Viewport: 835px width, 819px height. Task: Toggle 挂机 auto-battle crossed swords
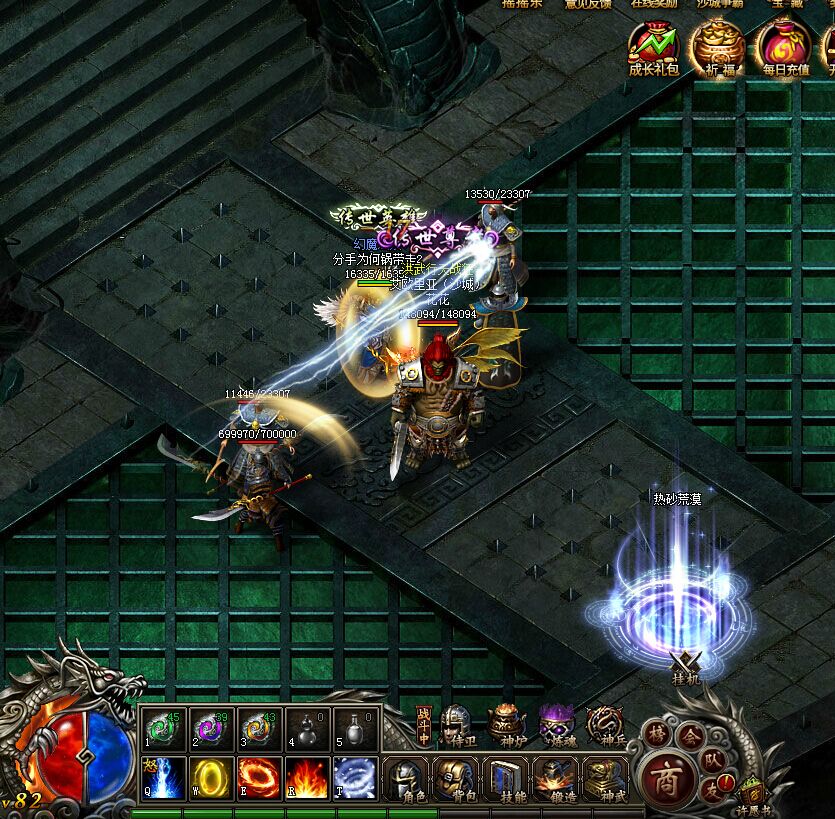pyautogui.click(x=688, y=665)
